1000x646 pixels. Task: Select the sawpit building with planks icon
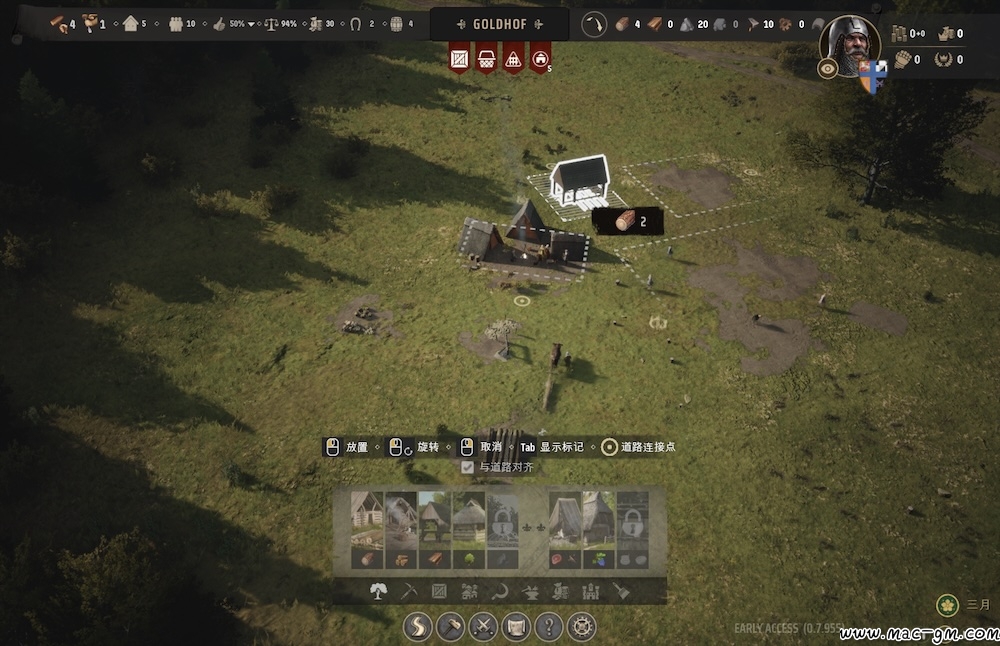pyautogui.click(x=435, y=531)
